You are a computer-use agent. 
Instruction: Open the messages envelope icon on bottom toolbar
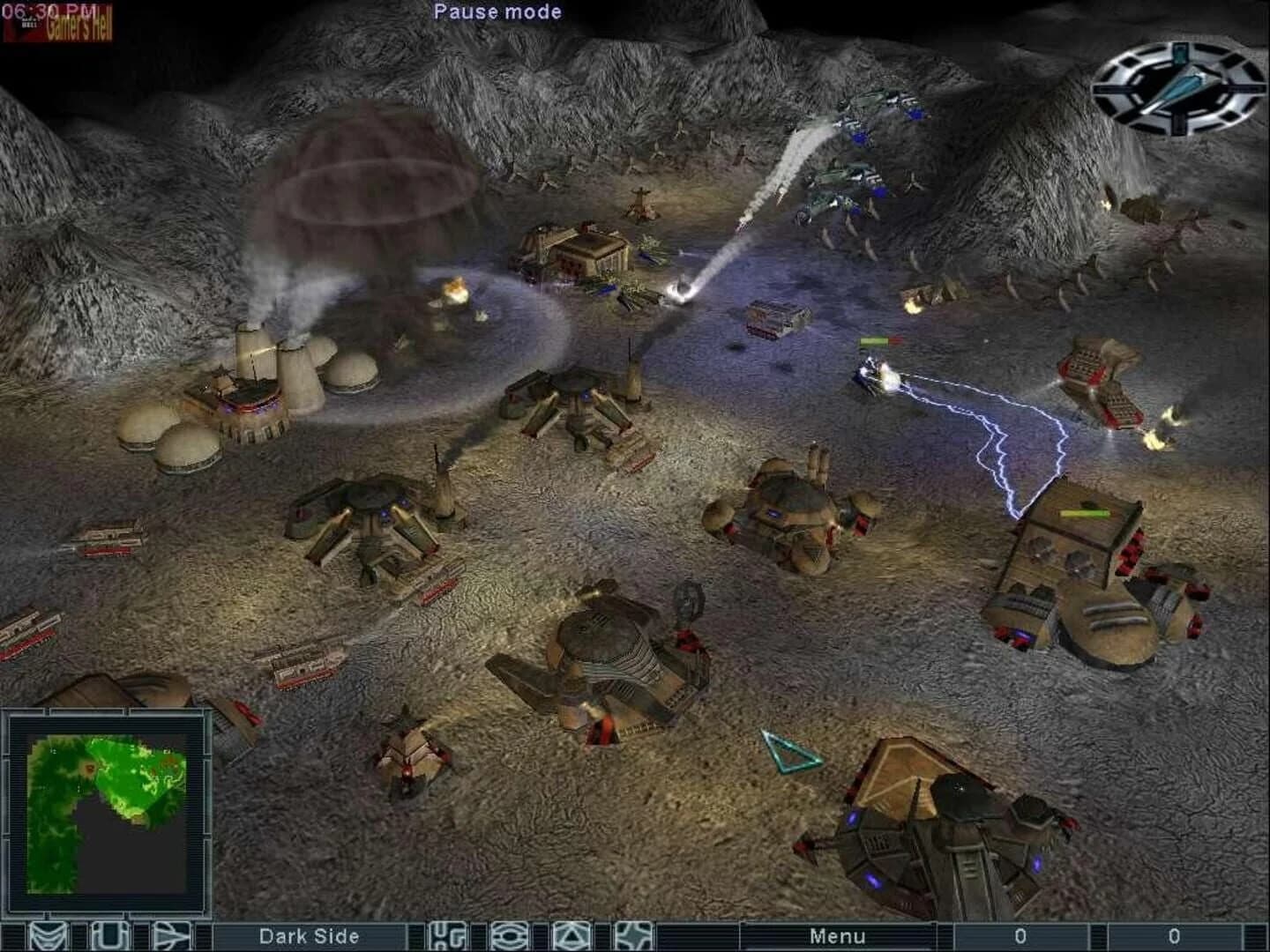(50, 935)
